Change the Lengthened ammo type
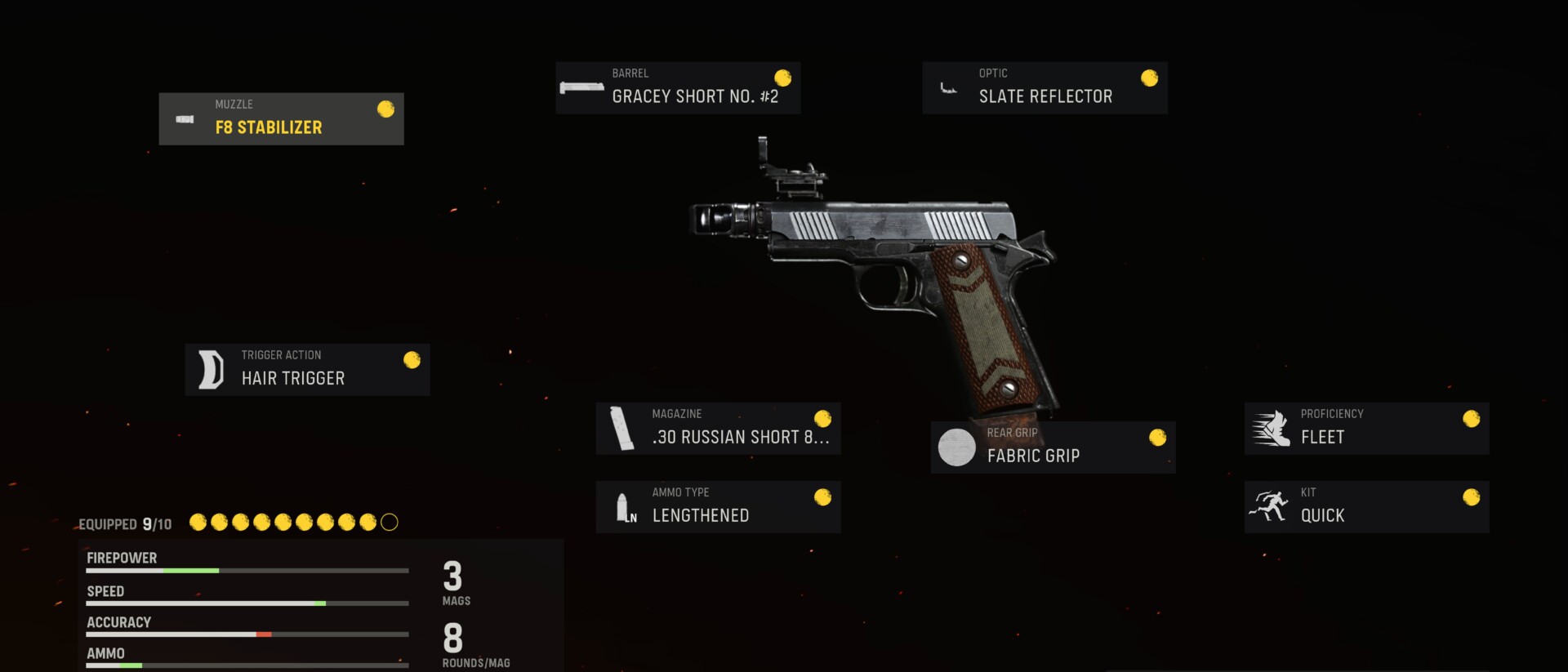 (718, 507)
